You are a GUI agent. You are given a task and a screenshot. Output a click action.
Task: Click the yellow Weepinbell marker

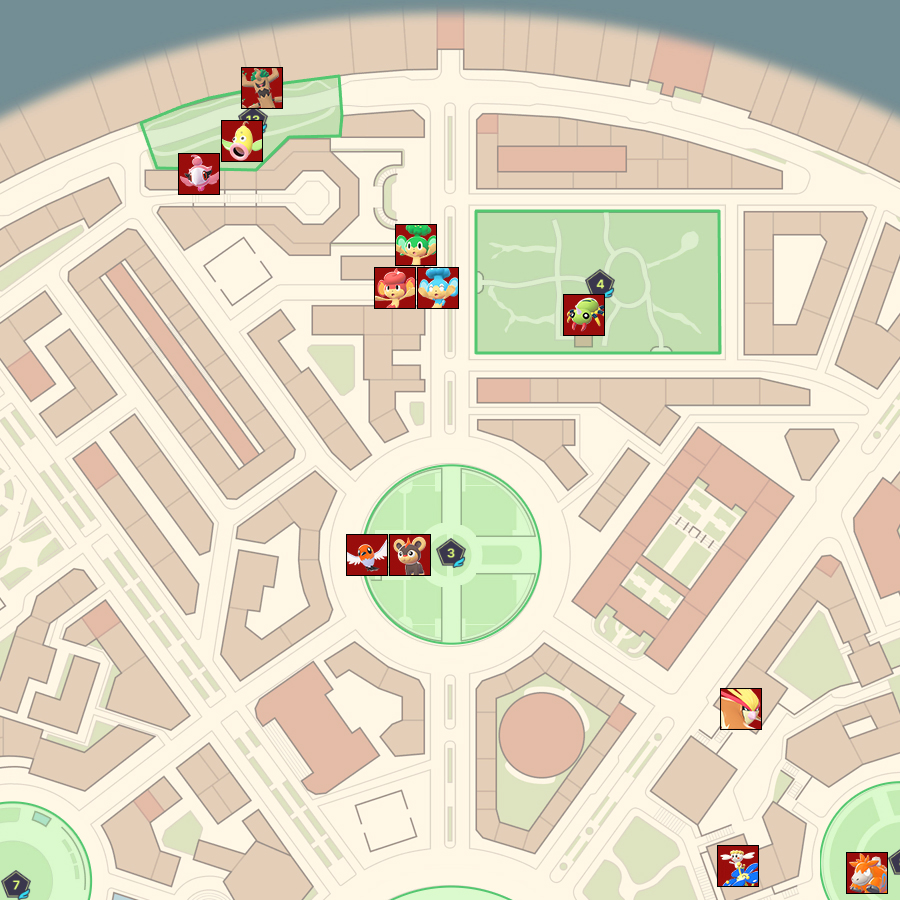(242, 141)
